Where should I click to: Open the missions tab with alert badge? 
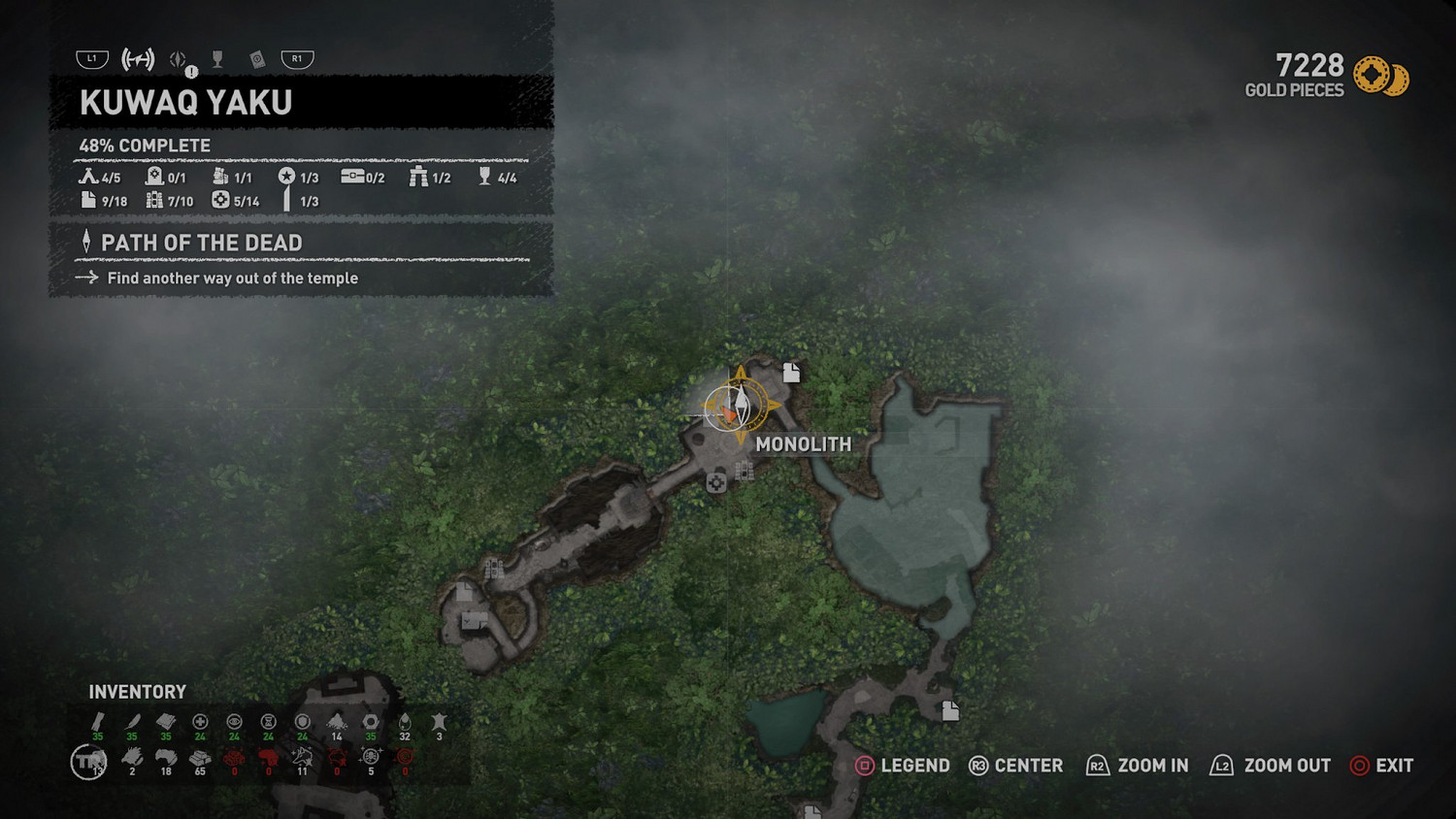pos(180,60)
